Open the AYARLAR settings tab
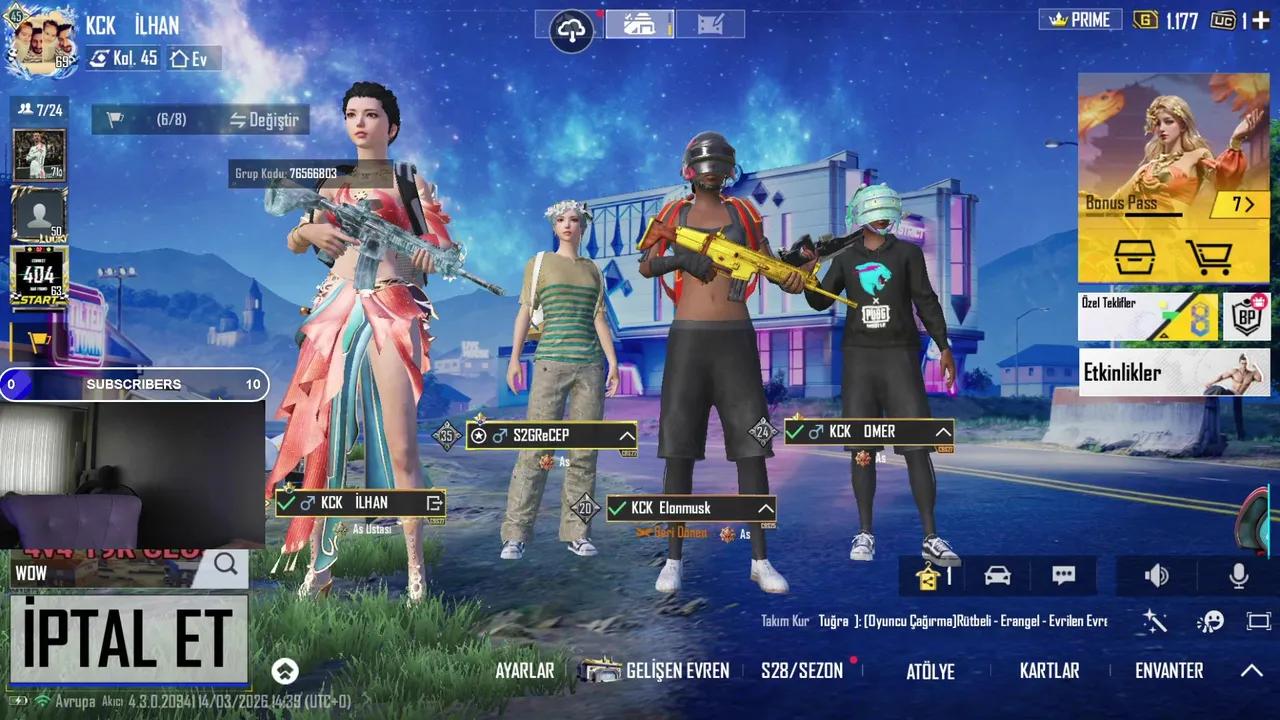The image size is (1280, 720). [524, 671]
